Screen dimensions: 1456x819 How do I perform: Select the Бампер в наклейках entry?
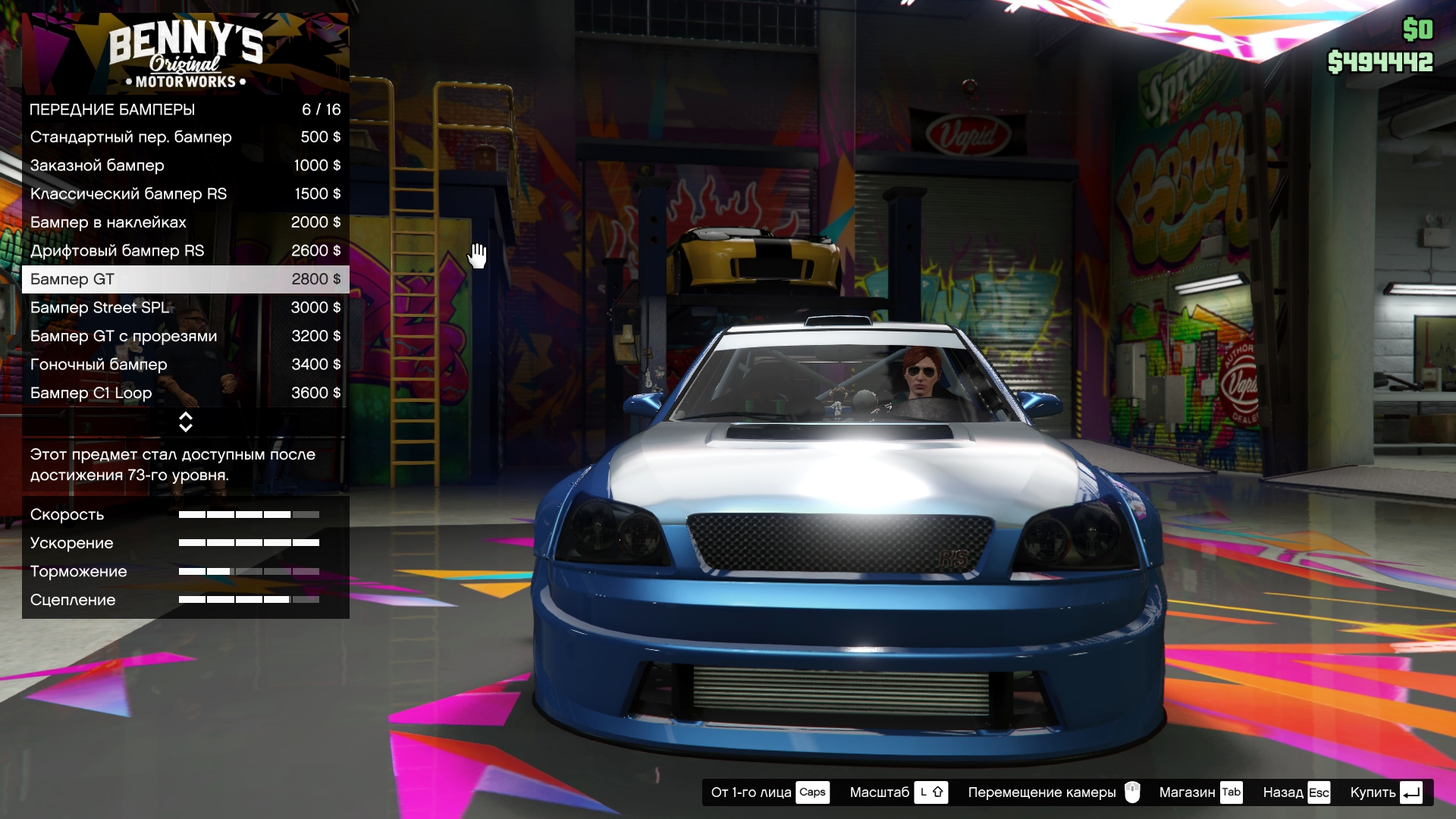pos(185,222)
